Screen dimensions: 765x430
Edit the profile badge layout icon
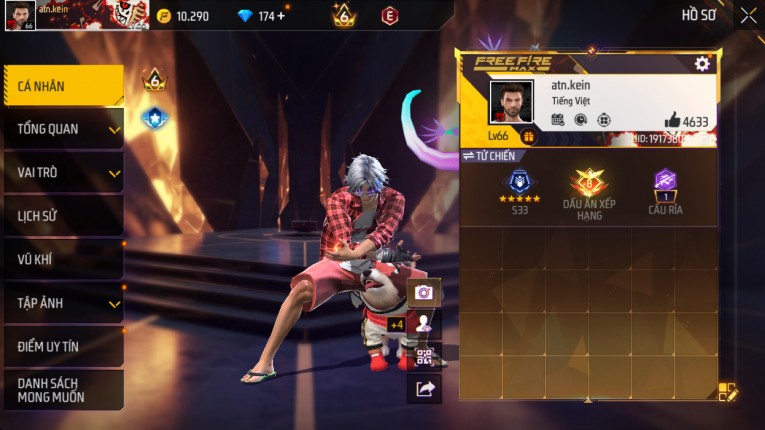pyautogui.click(x=729, y=392)
